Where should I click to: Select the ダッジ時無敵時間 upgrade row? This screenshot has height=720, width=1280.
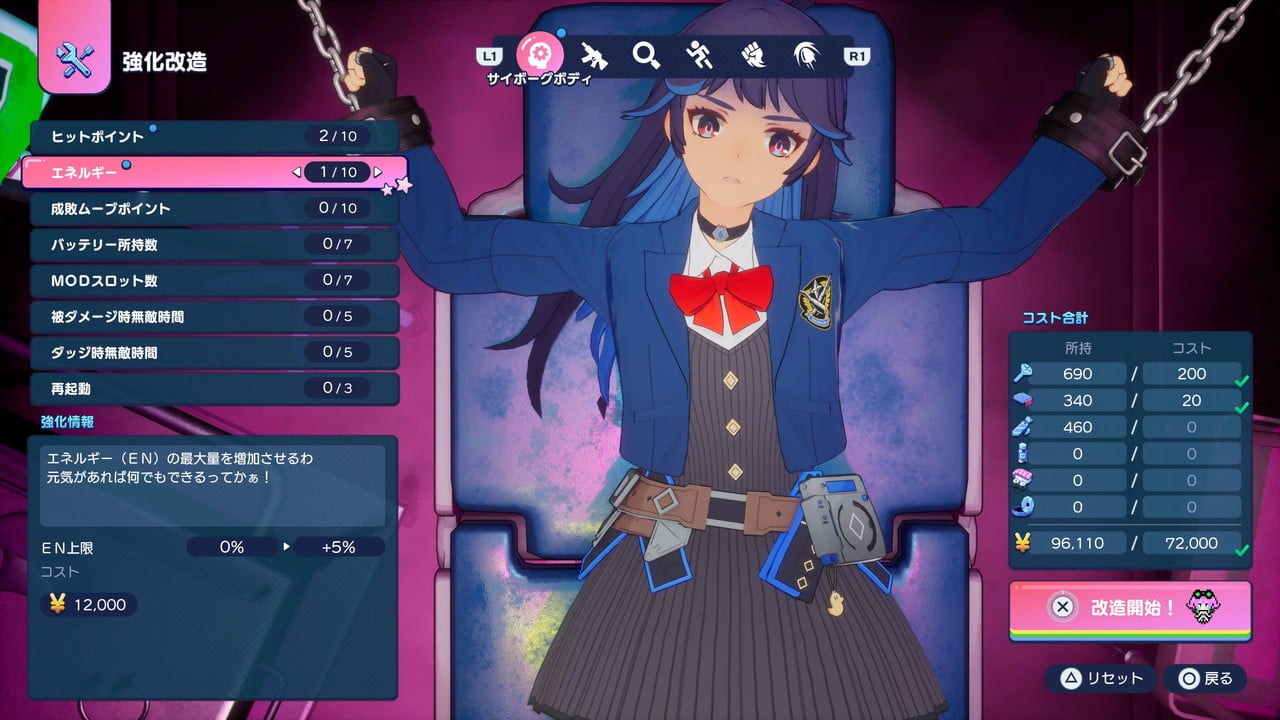click(214, 353)
